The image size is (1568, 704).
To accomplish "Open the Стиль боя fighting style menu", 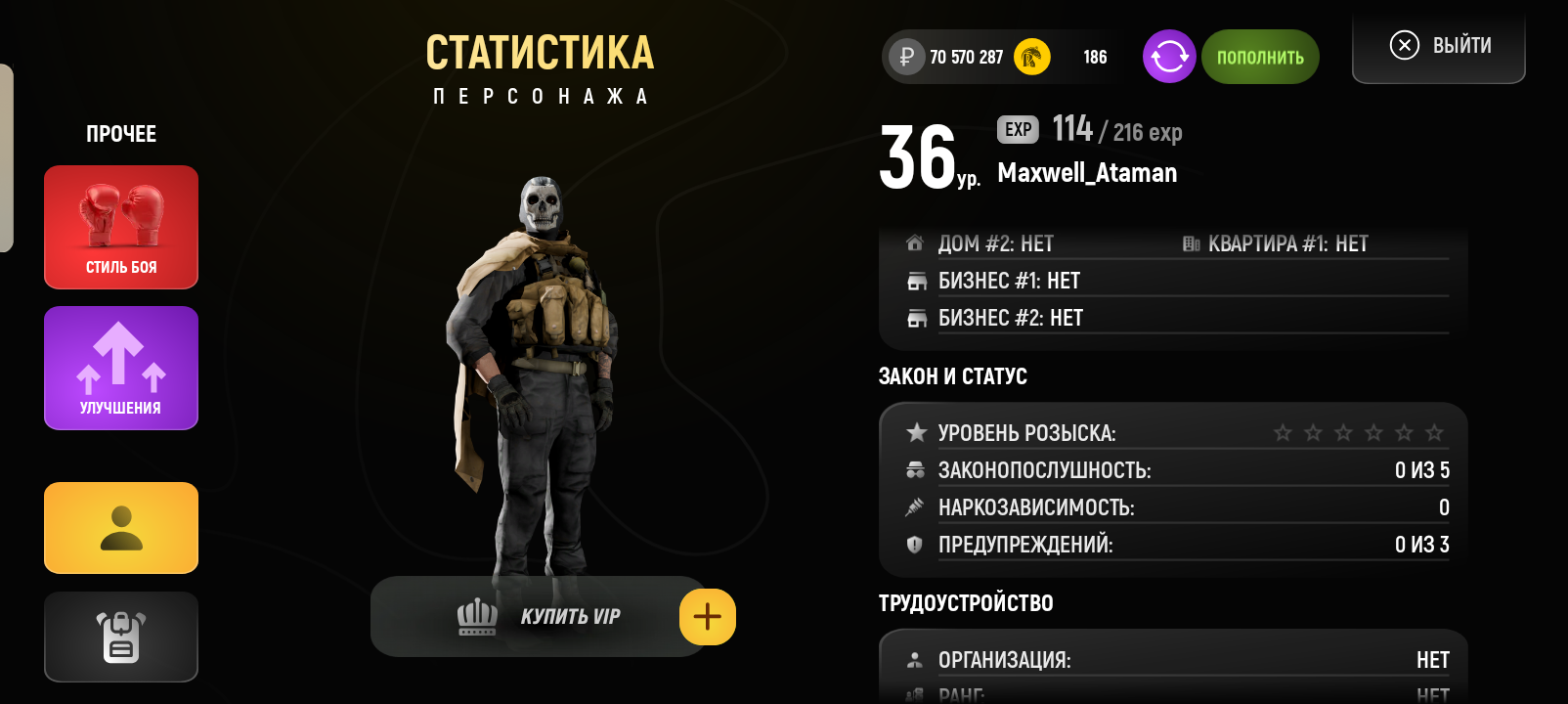I will tap(121, 227).
